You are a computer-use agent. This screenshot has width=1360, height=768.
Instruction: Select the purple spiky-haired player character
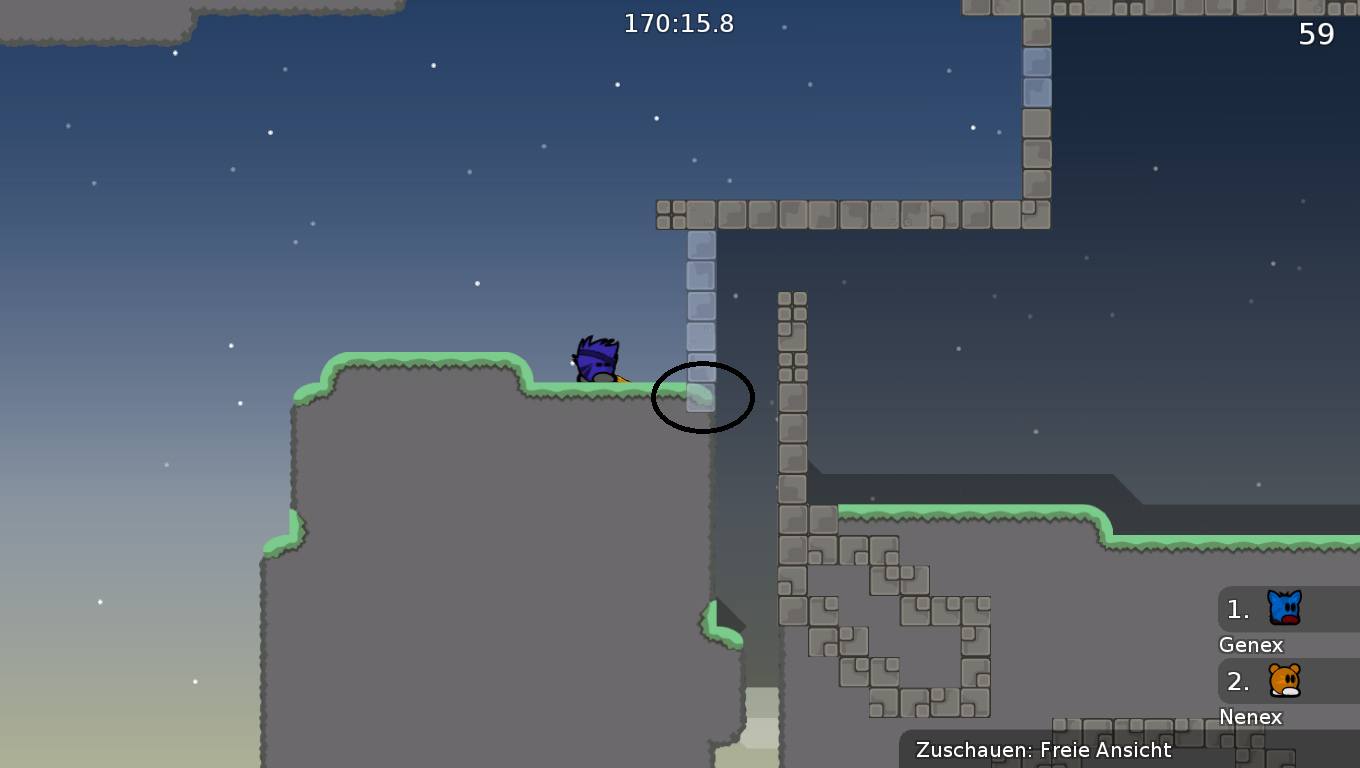click(597, 360)
